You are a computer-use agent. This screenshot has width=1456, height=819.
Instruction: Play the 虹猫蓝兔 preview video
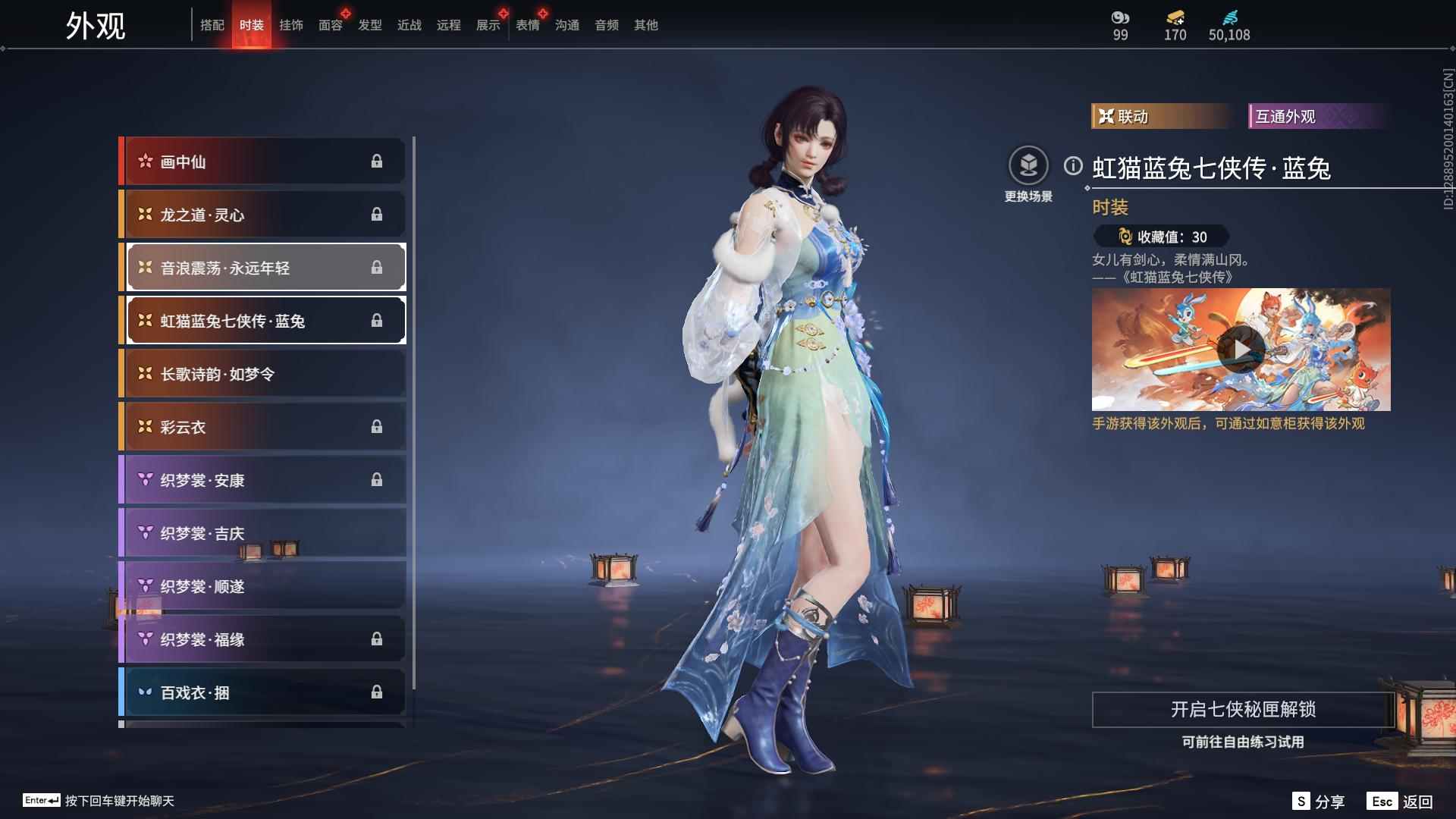coord(1241,350)
